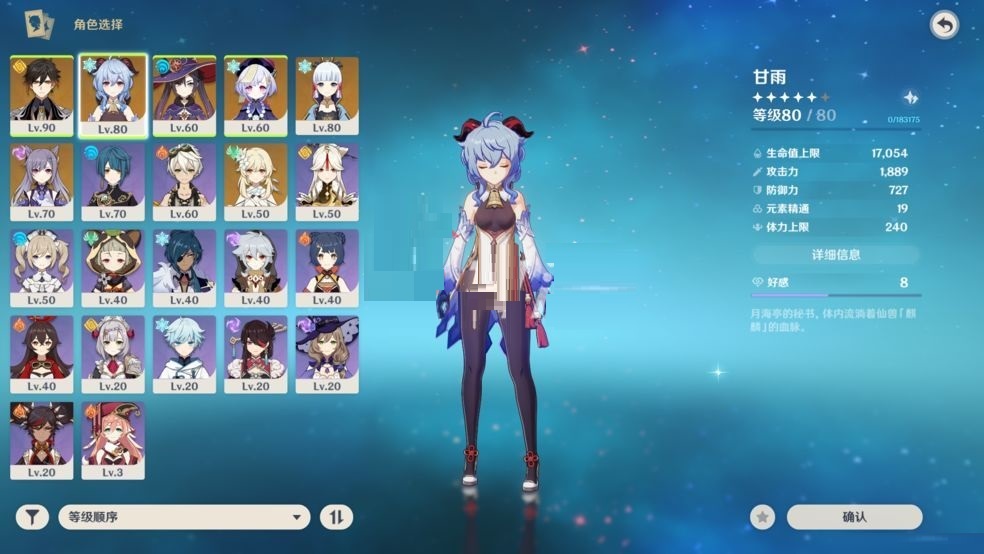Choose Yanfei's Lv.3 portrait
Screen dimensions: 984x554
(x=113, y=440)
